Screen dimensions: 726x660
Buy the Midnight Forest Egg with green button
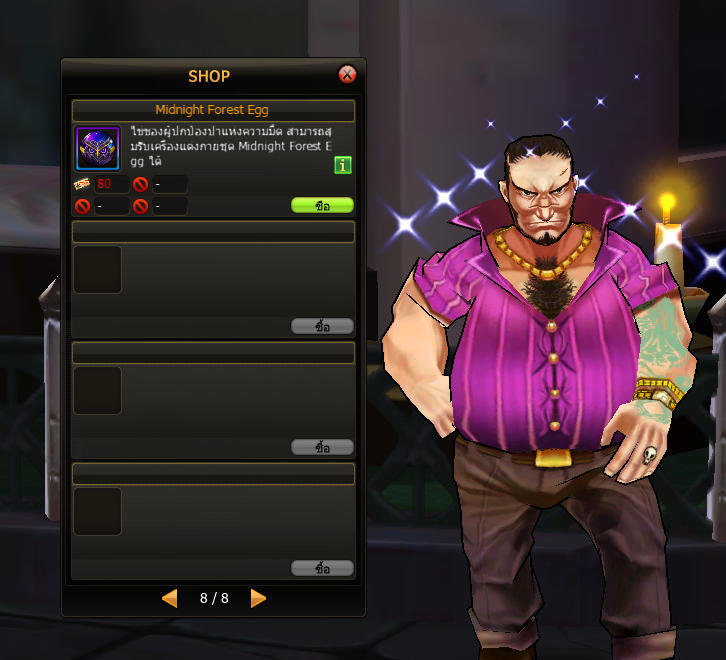pos(322,205)
